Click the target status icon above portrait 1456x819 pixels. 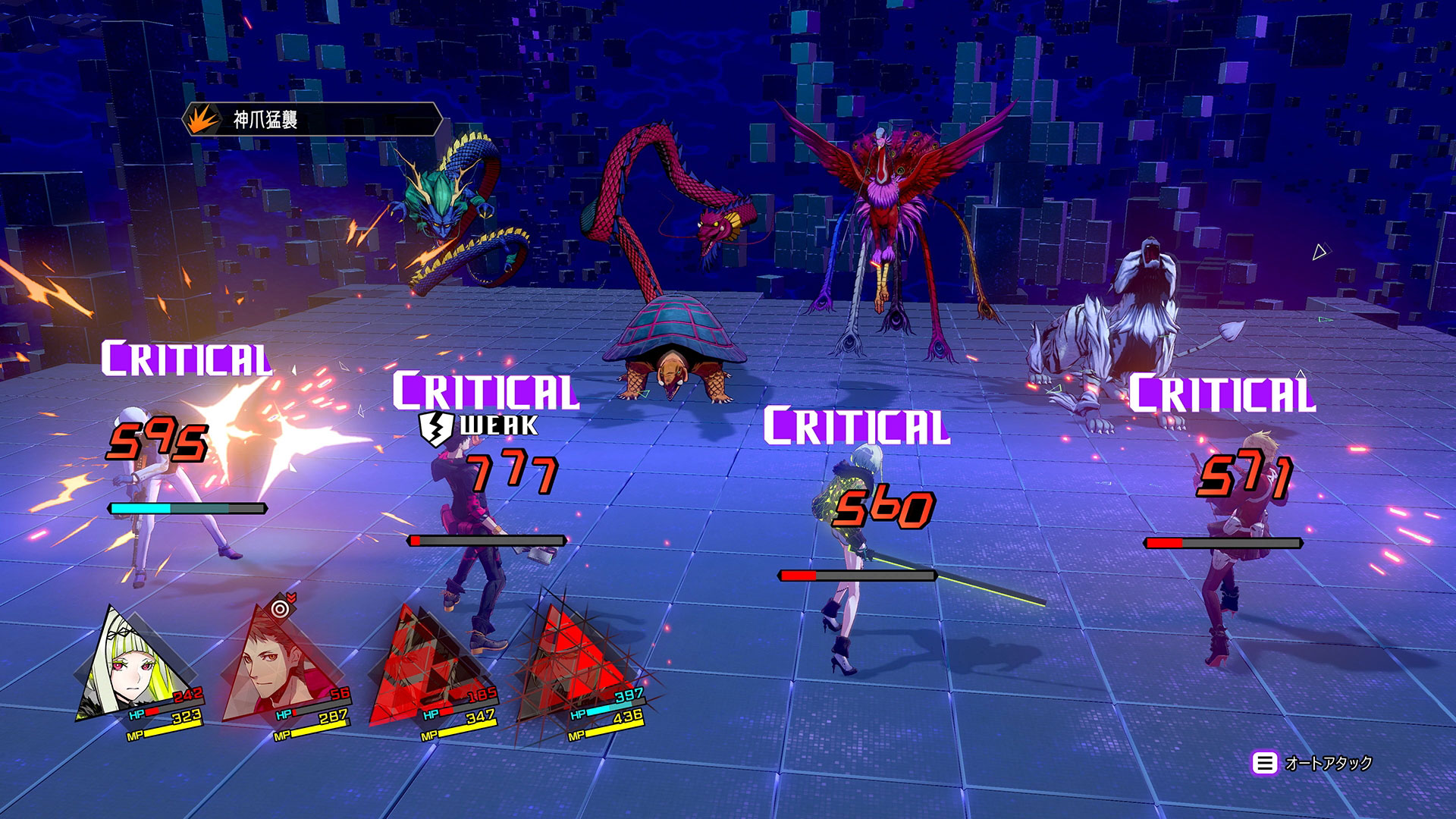click(281, 608)
